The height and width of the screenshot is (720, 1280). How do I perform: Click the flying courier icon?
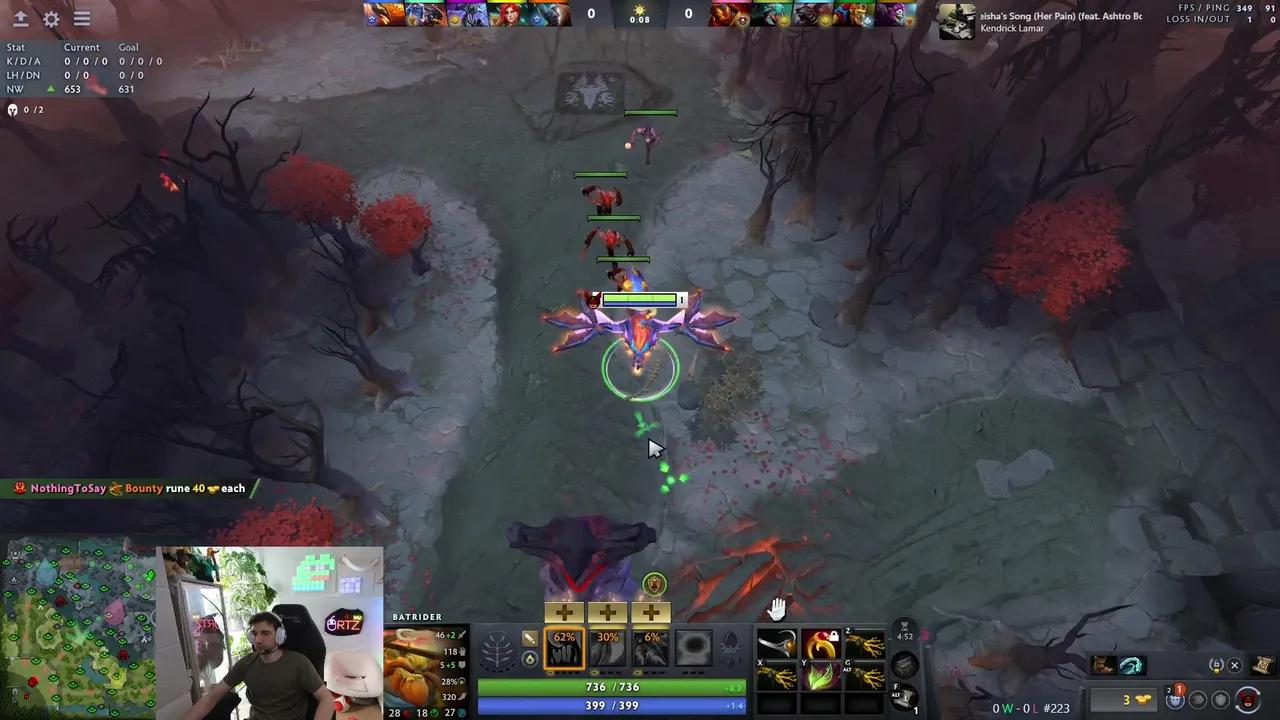click(1175, 700)
